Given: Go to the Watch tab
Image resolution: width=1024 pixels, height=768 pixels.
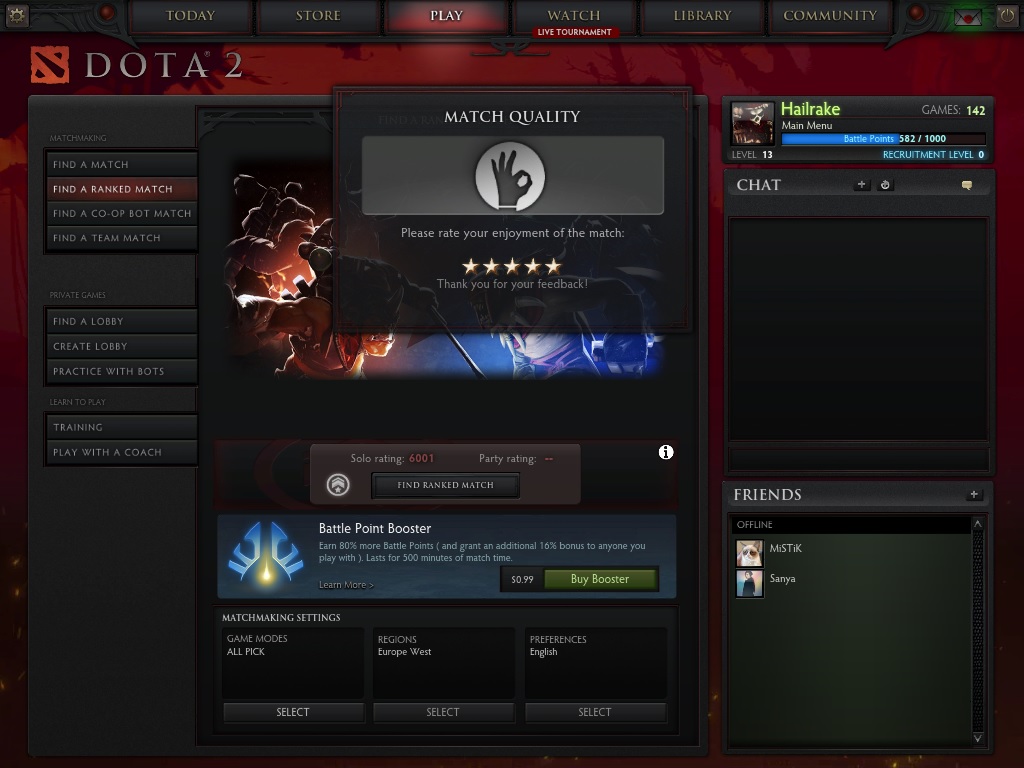Looking at the screenshot, I should point(573,16).
